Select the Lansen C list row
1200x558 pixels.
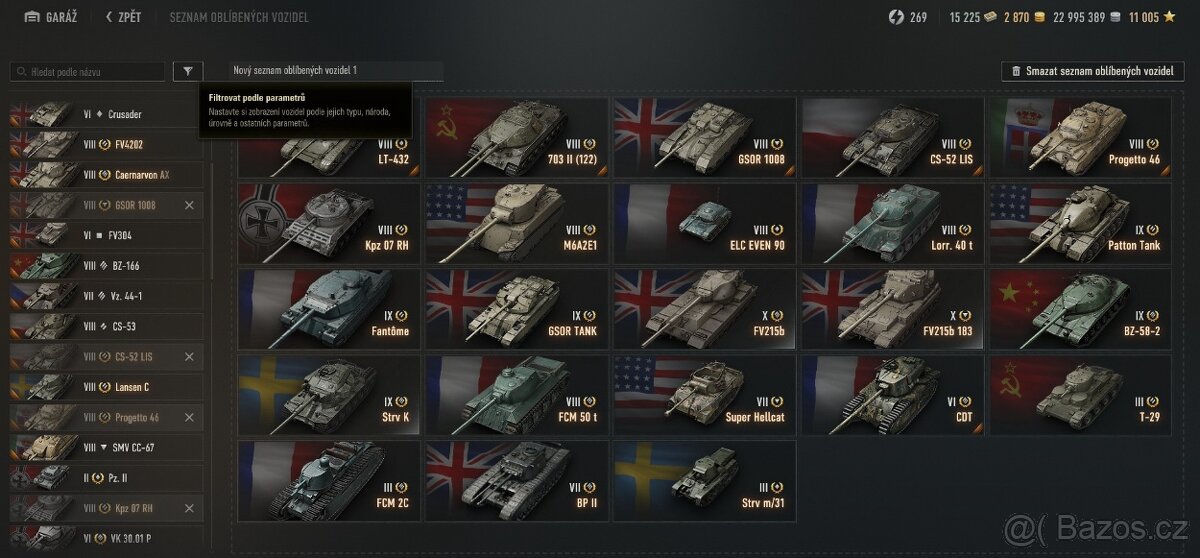click(x=106, y=387)
